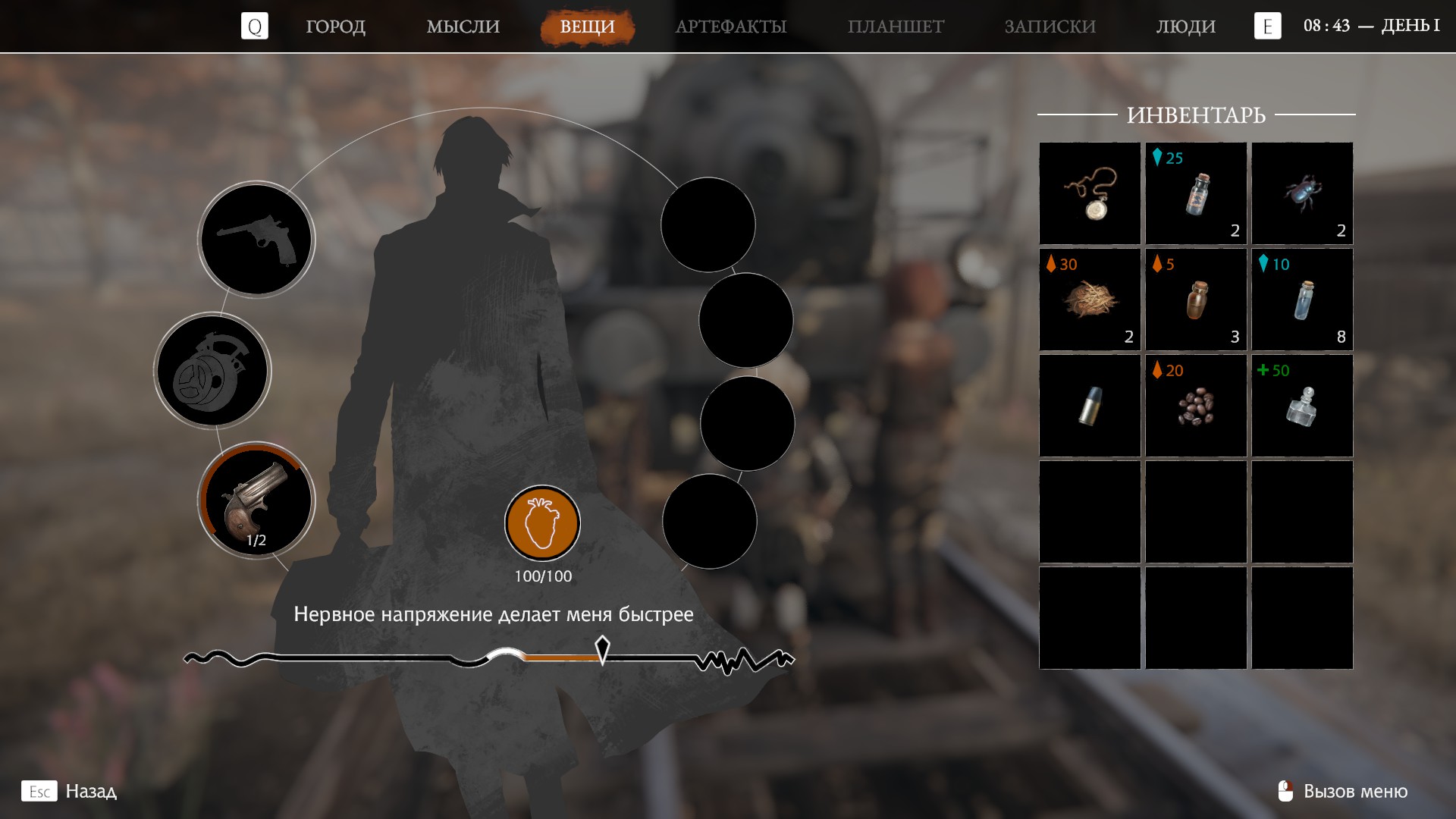Select the glass flask marked +50

pos(1302,406)
